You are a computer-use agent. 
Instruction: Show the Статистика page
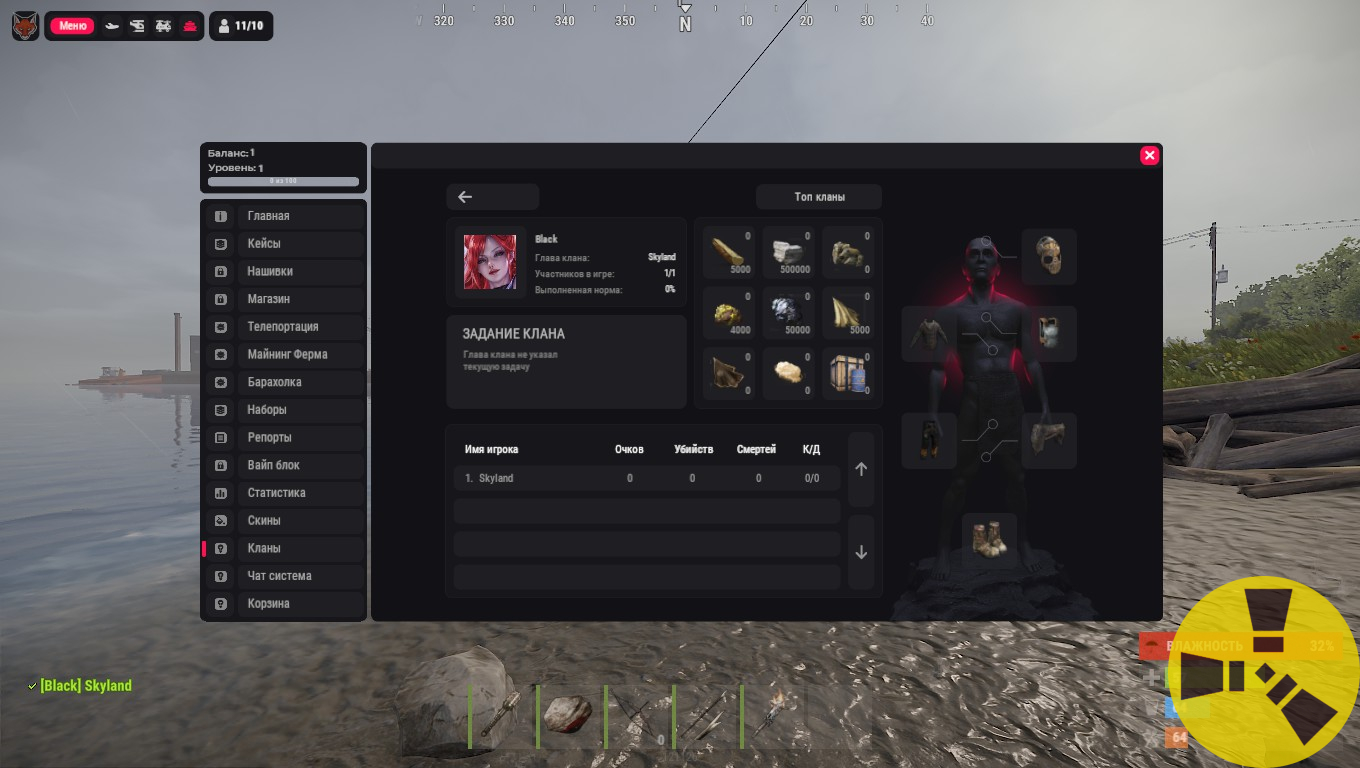click(x=300, y=493)
